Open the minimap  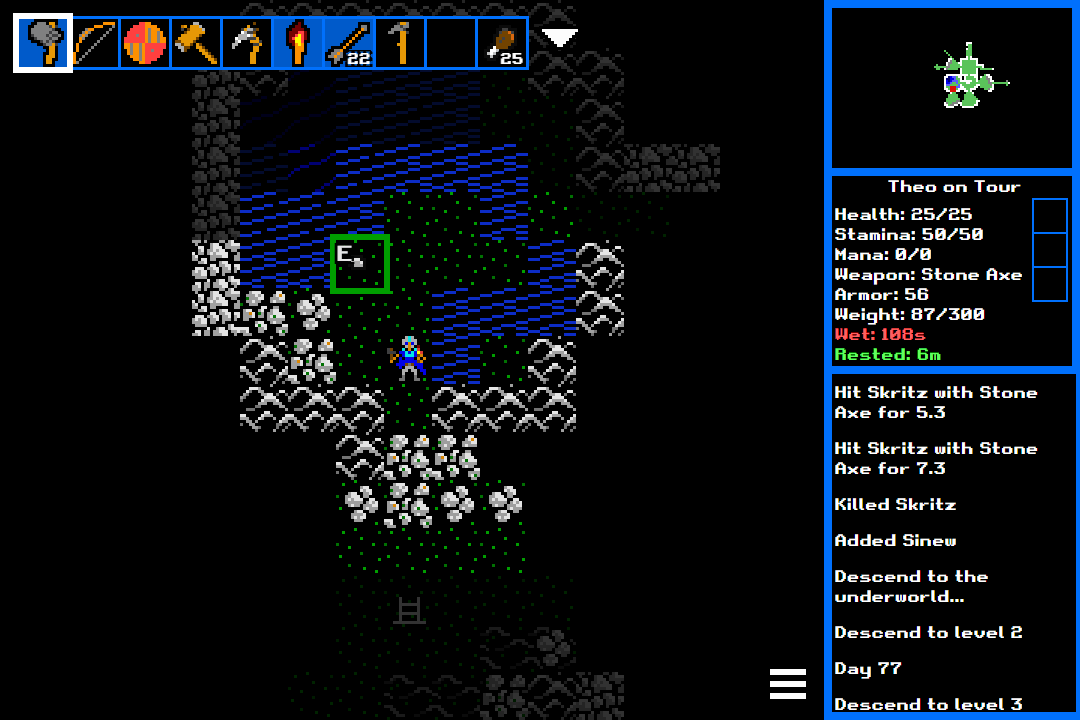click(x=951, y=88)
